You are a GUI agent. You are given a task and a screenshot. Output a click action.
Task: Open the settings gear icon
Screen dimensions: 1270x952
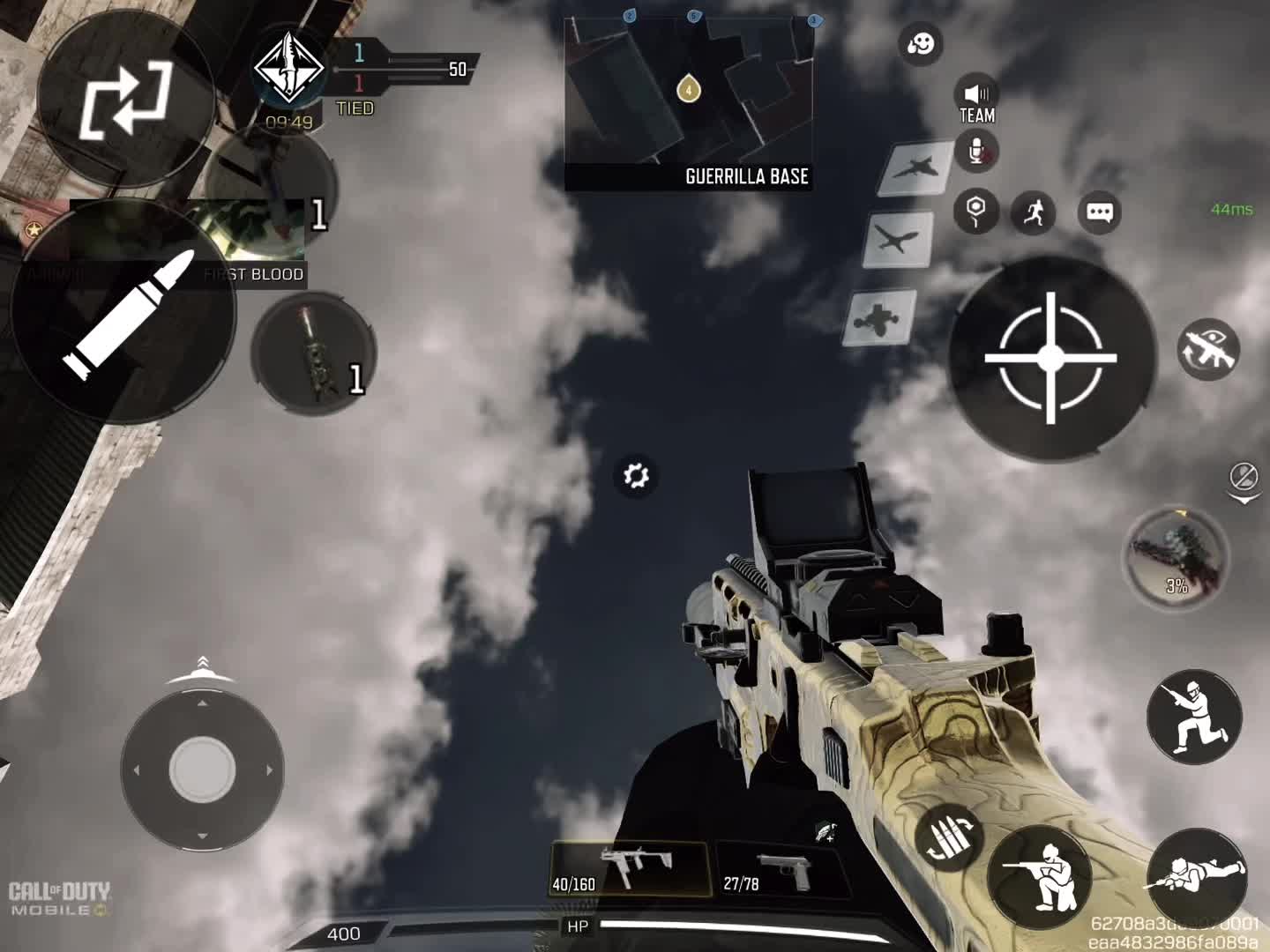pos(635,476)
